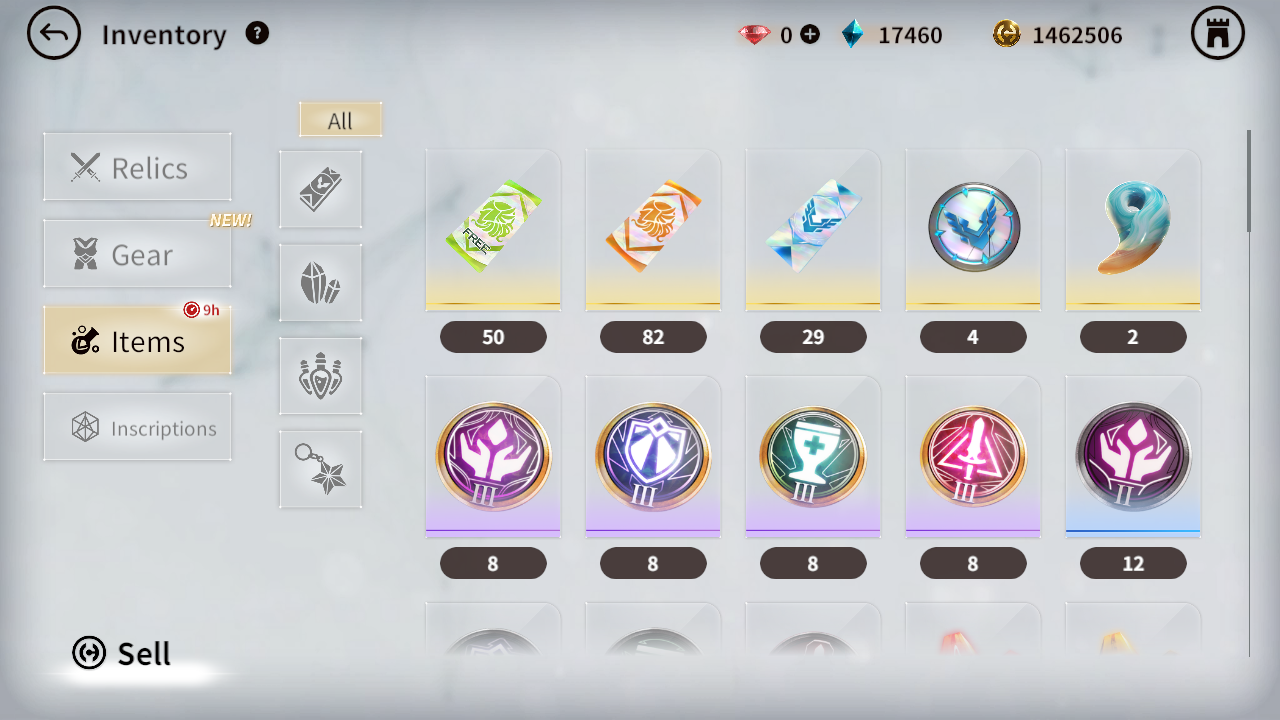Filter items by crystal category
The width and height of the screenshot is (1280, 720).
click(x=321, y=283)
